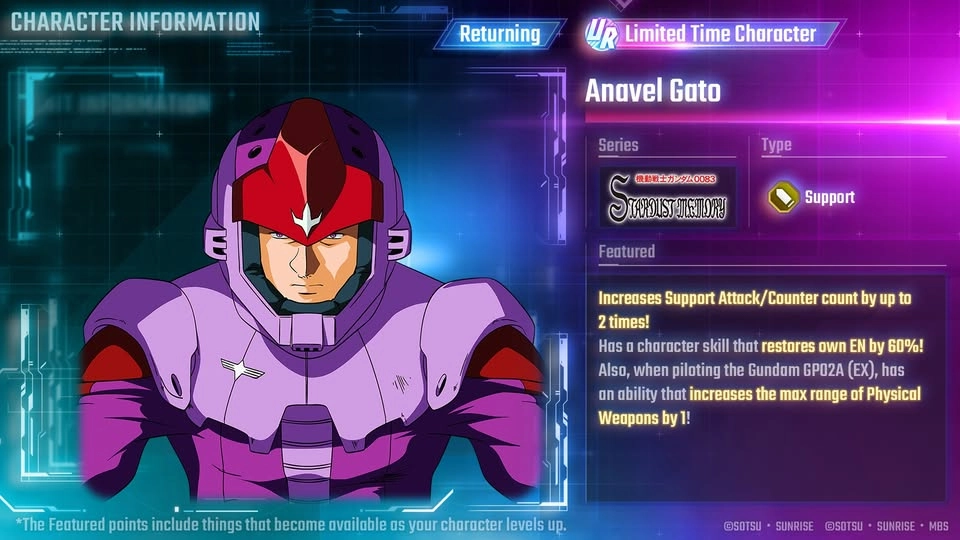Select the UR Limited Time Character badge
This screenshot has height=540, width=960.
708,34
